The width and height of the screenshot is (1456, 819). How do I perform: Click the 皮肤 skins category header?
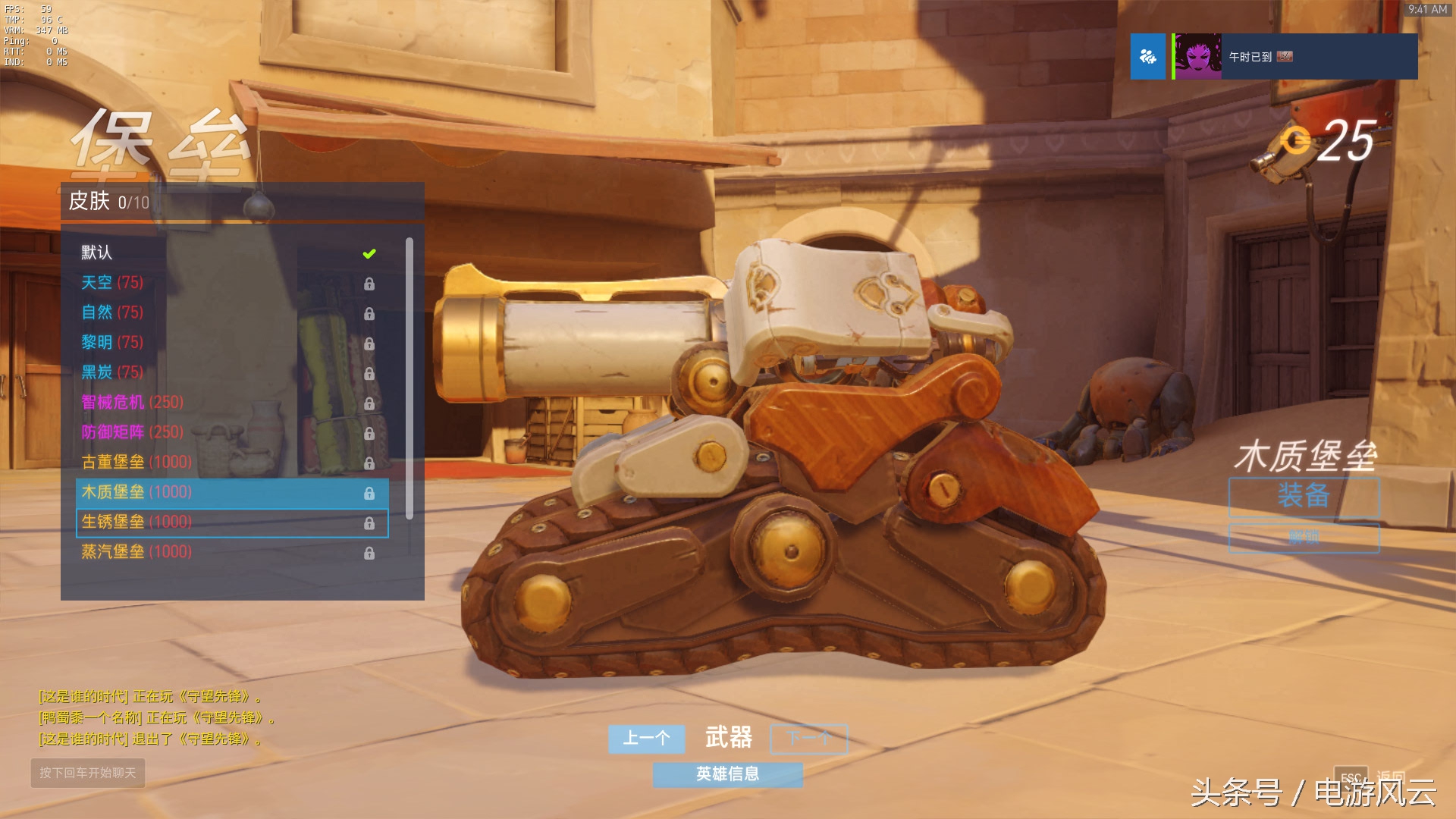pyautogui.click(x=242, y=202)
